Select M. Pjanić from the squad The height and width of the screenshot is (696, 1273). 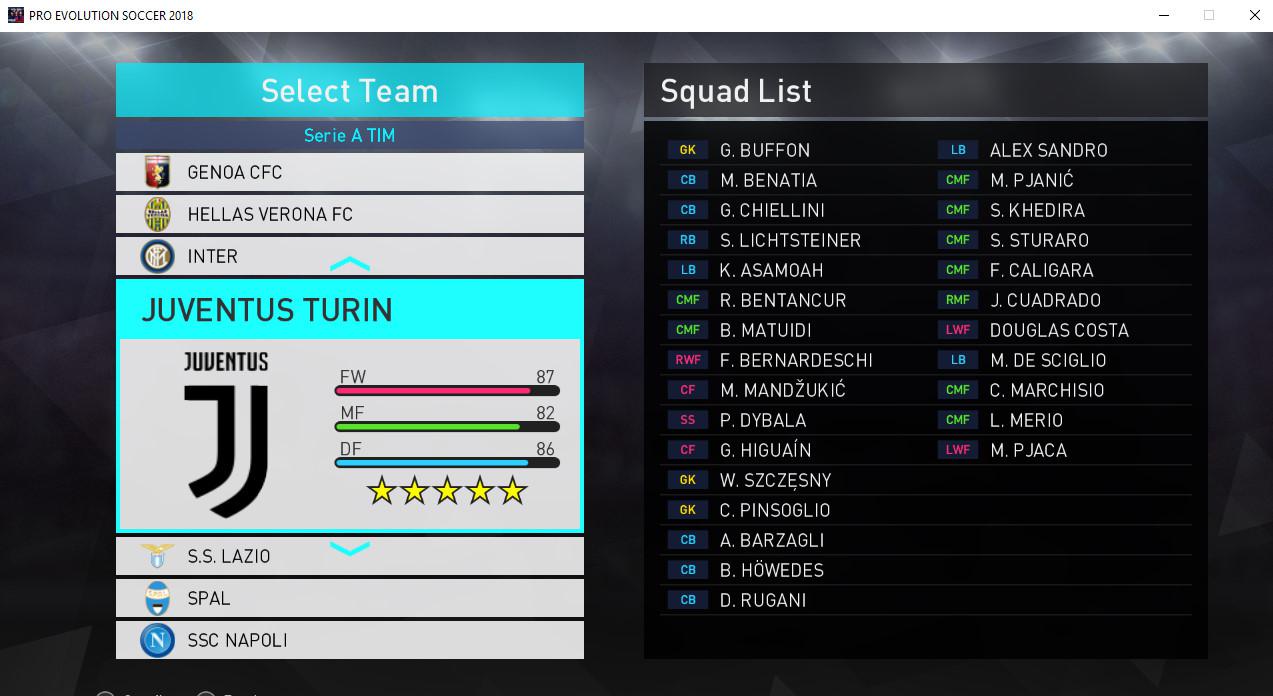(x=1031, y=180)
